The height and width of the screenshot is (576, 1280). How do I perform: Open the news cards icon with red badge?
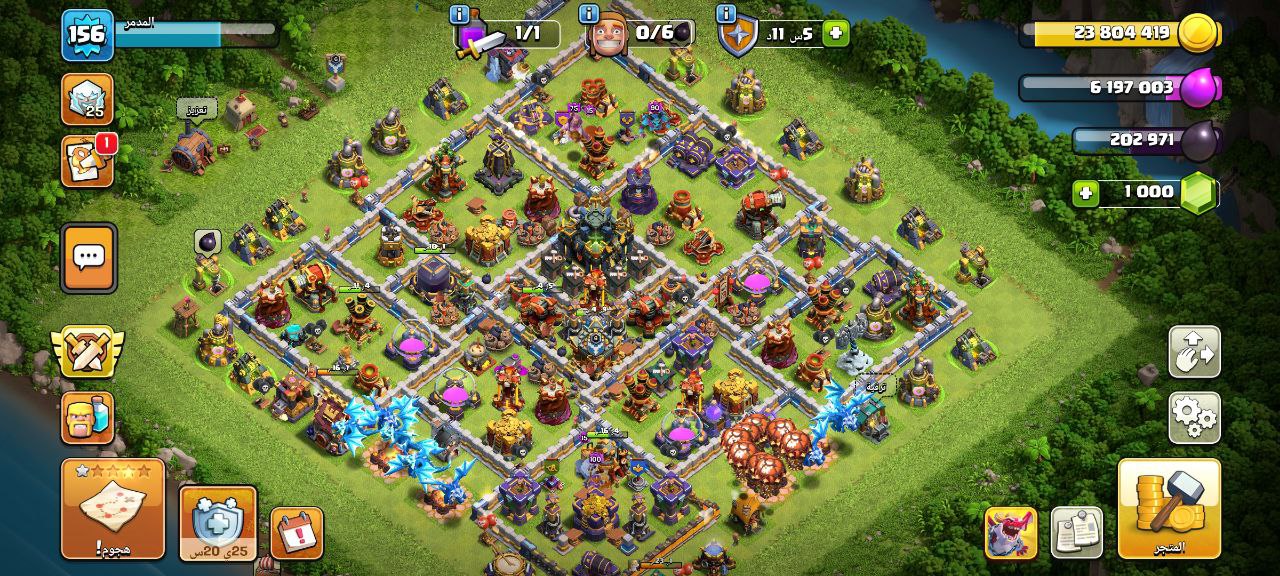click(x=87, y=162)
